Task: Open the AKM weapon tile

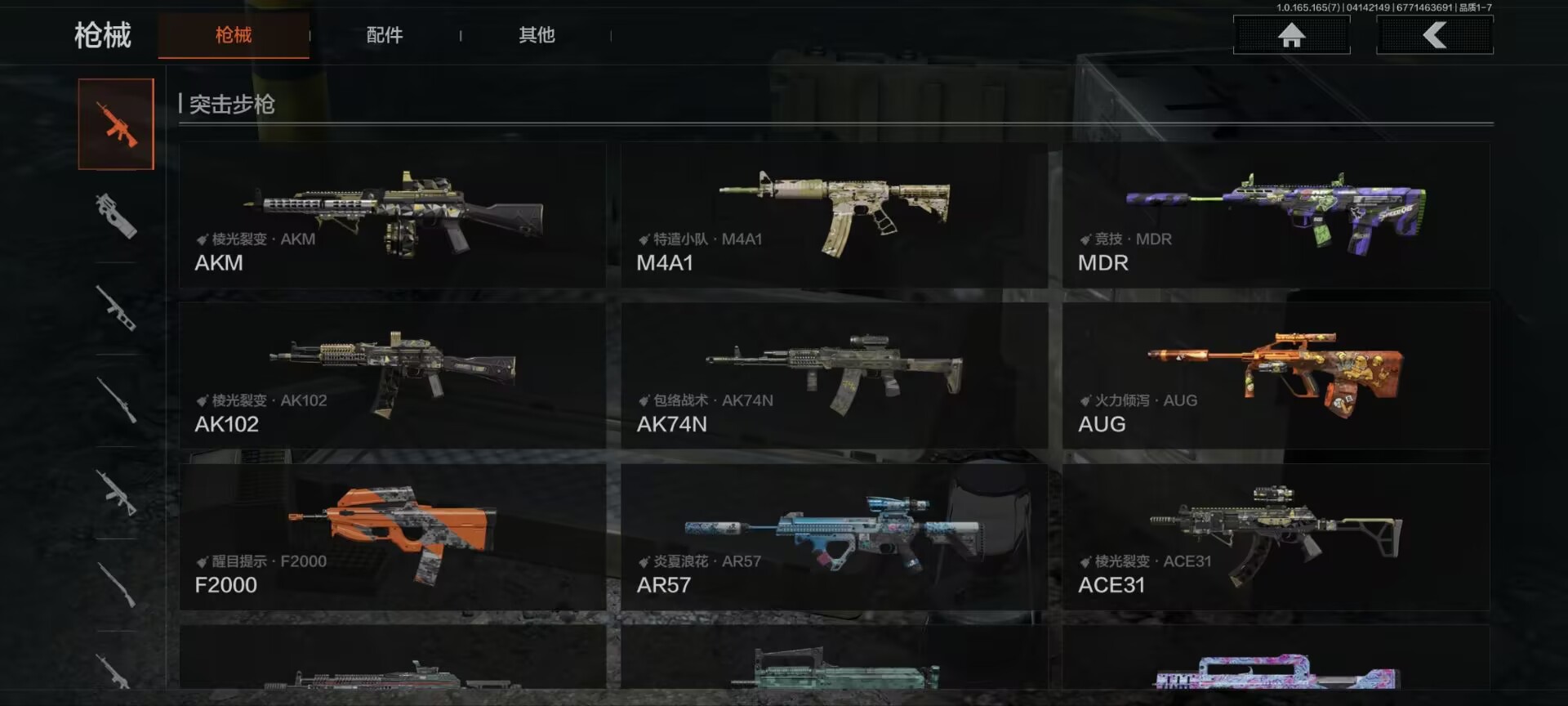Action: tap(393, 215)
